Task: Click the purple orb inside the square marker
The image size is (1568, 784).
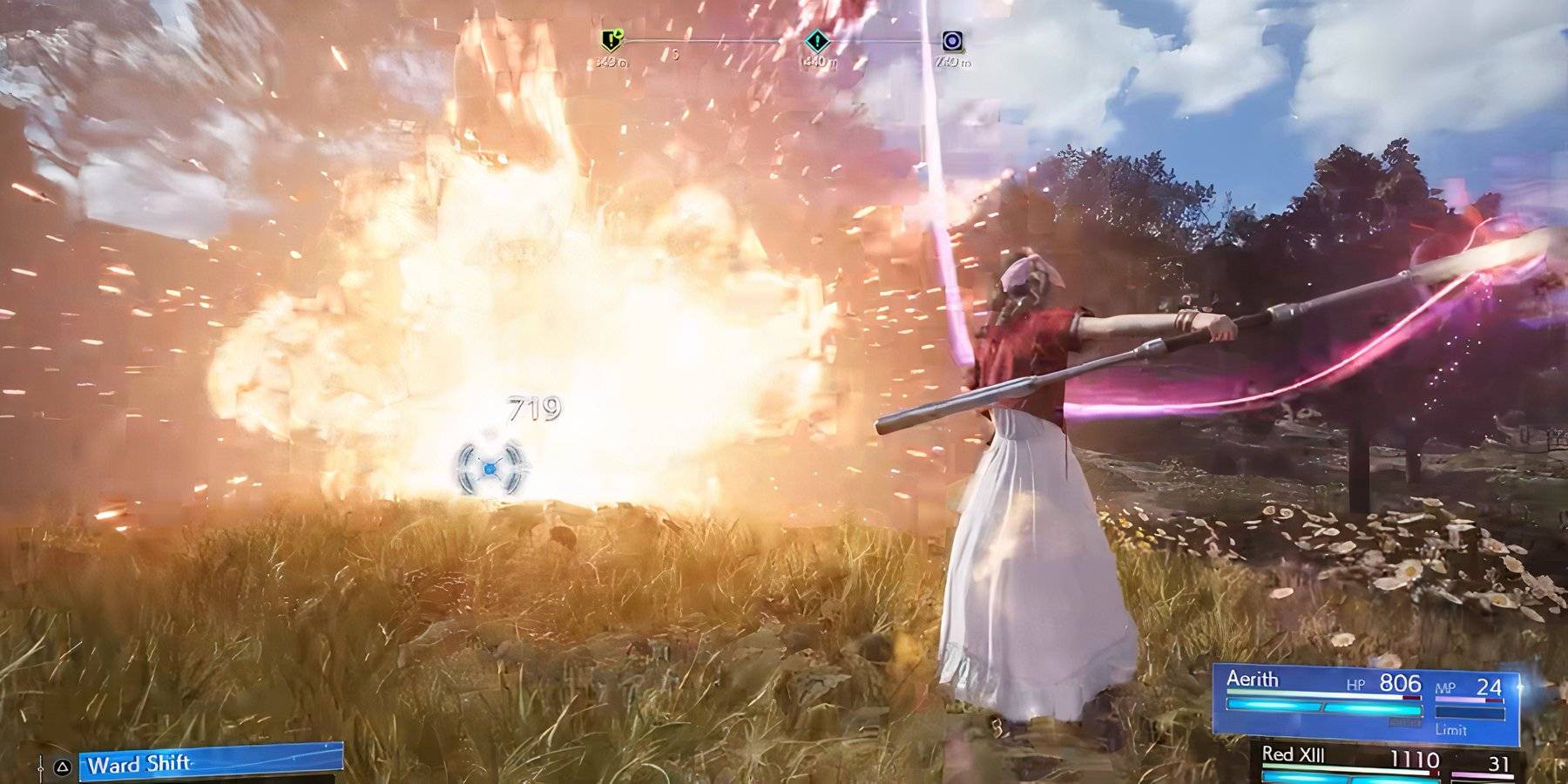Action: (x=952, y=40)
